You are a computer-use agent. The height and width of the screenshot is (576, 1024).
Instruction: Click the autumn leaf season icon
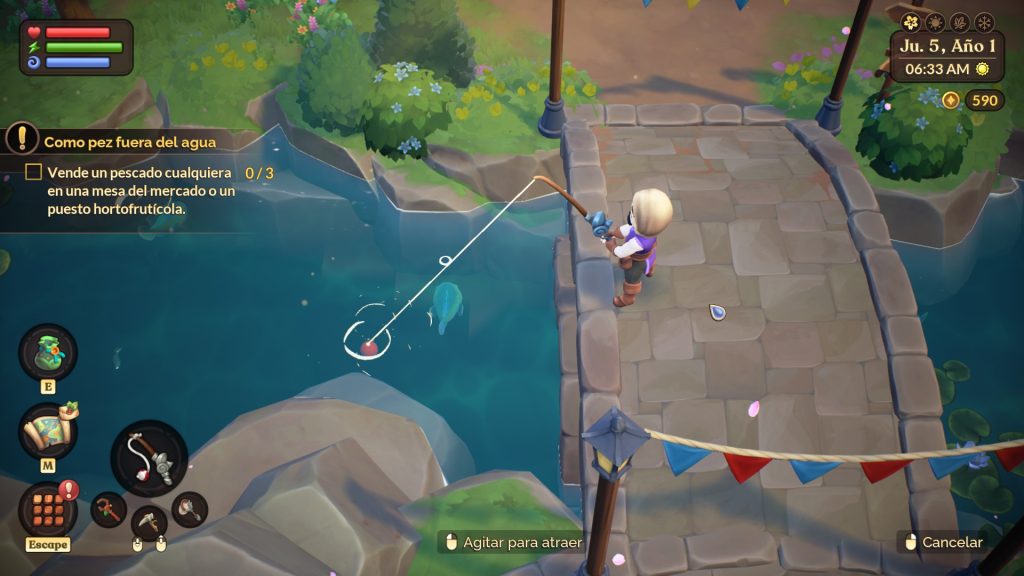pyautogui.click(x=958, y=21)
